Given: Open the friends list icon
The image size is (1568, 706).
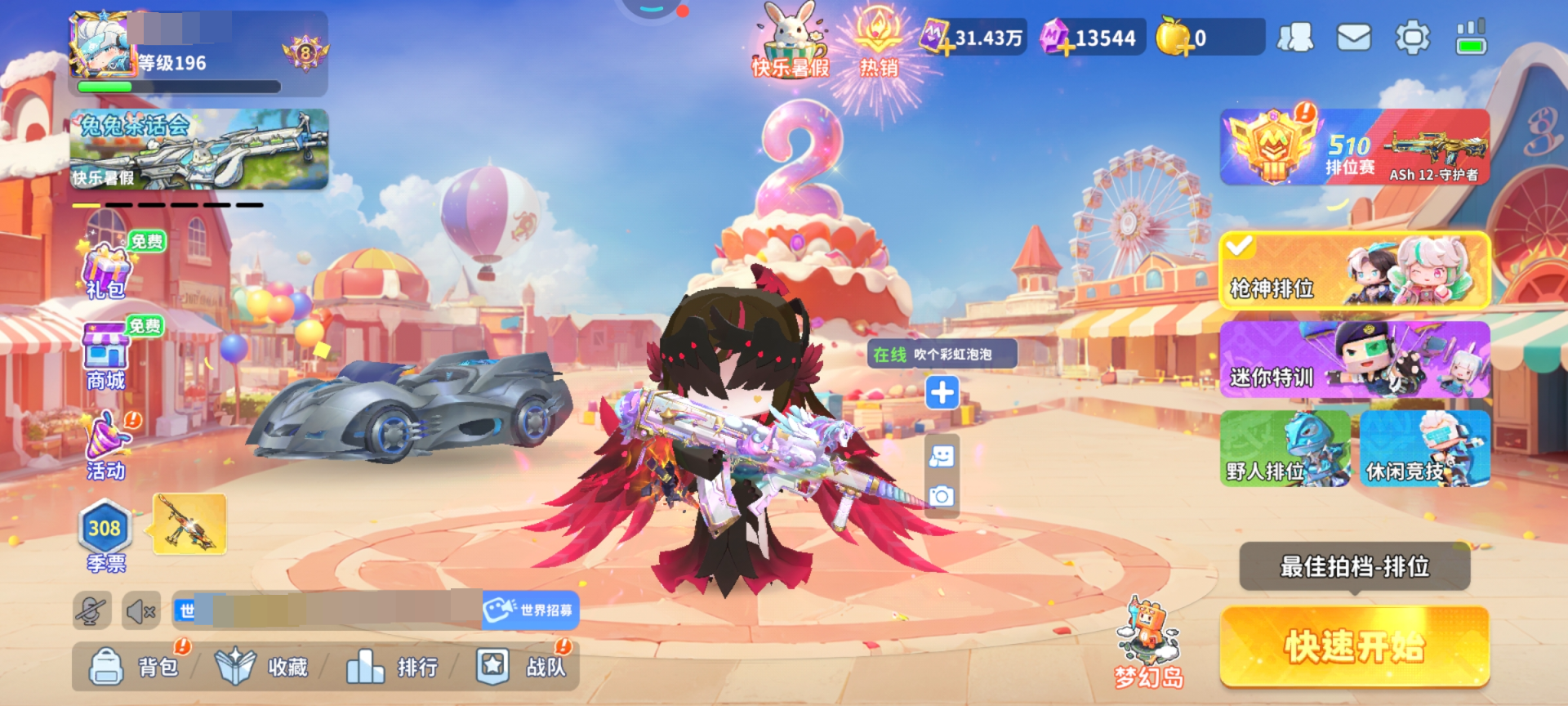Looking at the screenshot, I should 1295,38.
